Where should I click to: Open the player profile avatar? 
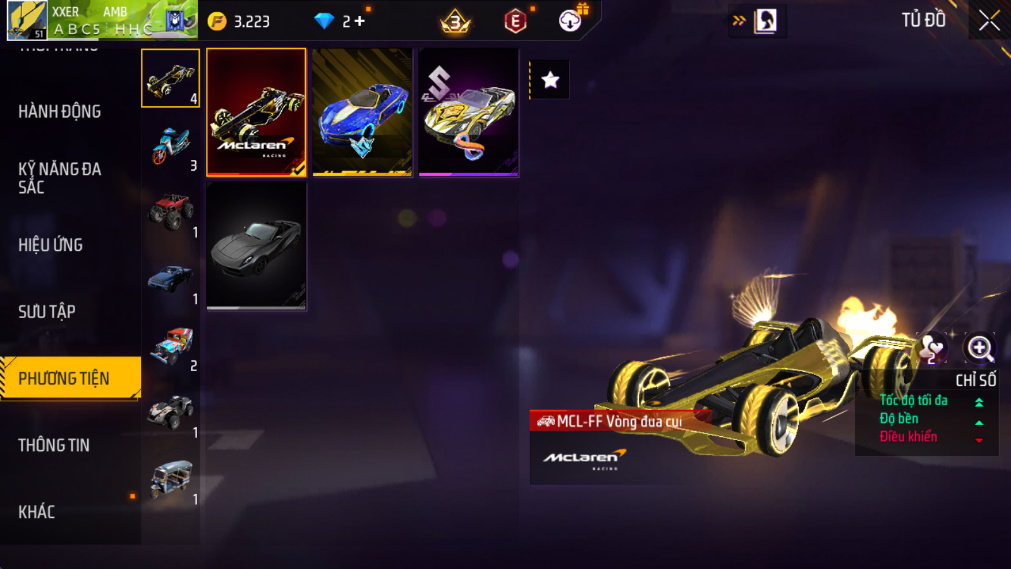tap(26, 21)
